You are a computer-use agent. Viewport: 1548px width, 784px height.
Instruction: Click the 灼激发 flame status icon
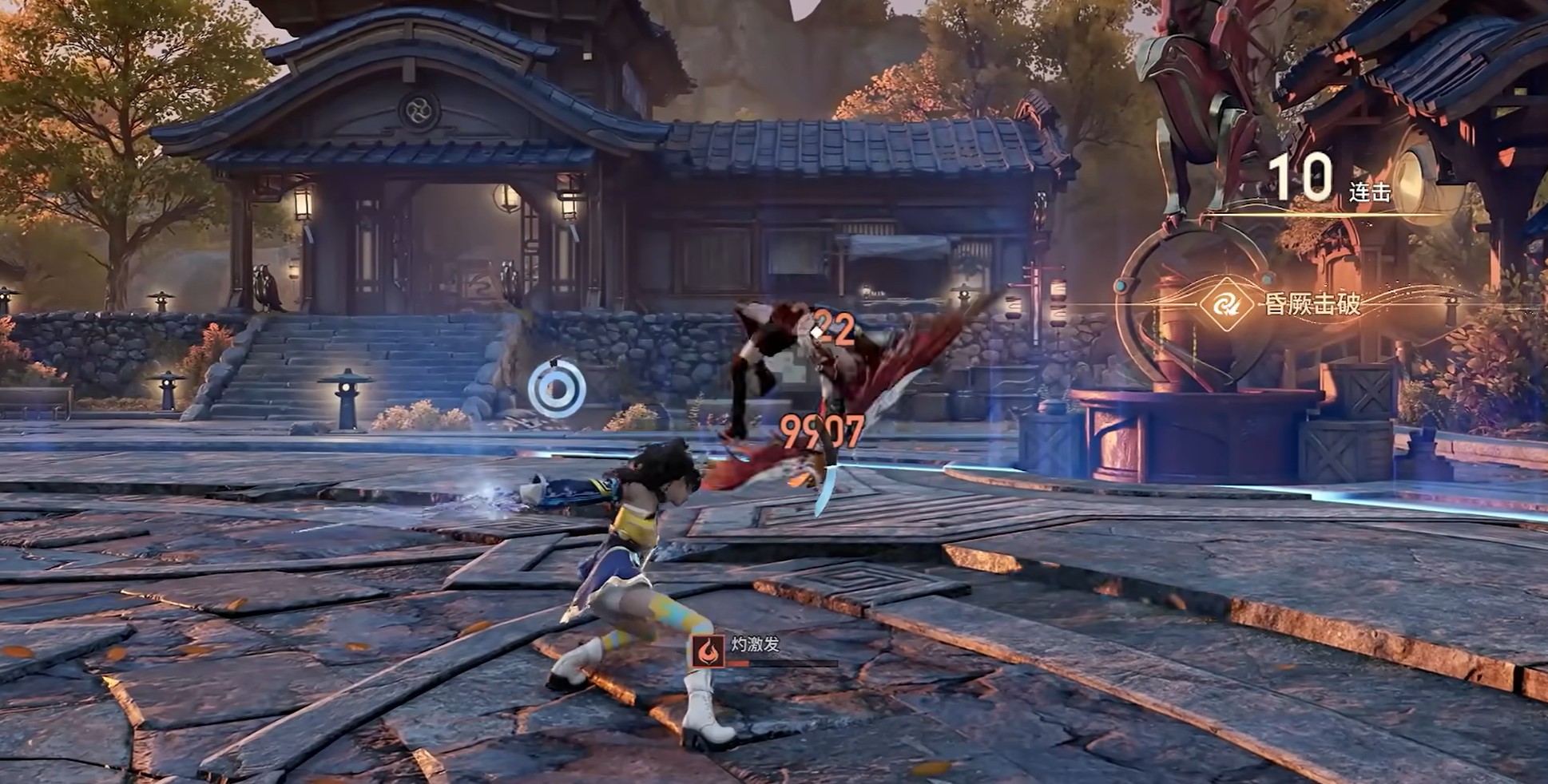[x=708, y=651]
